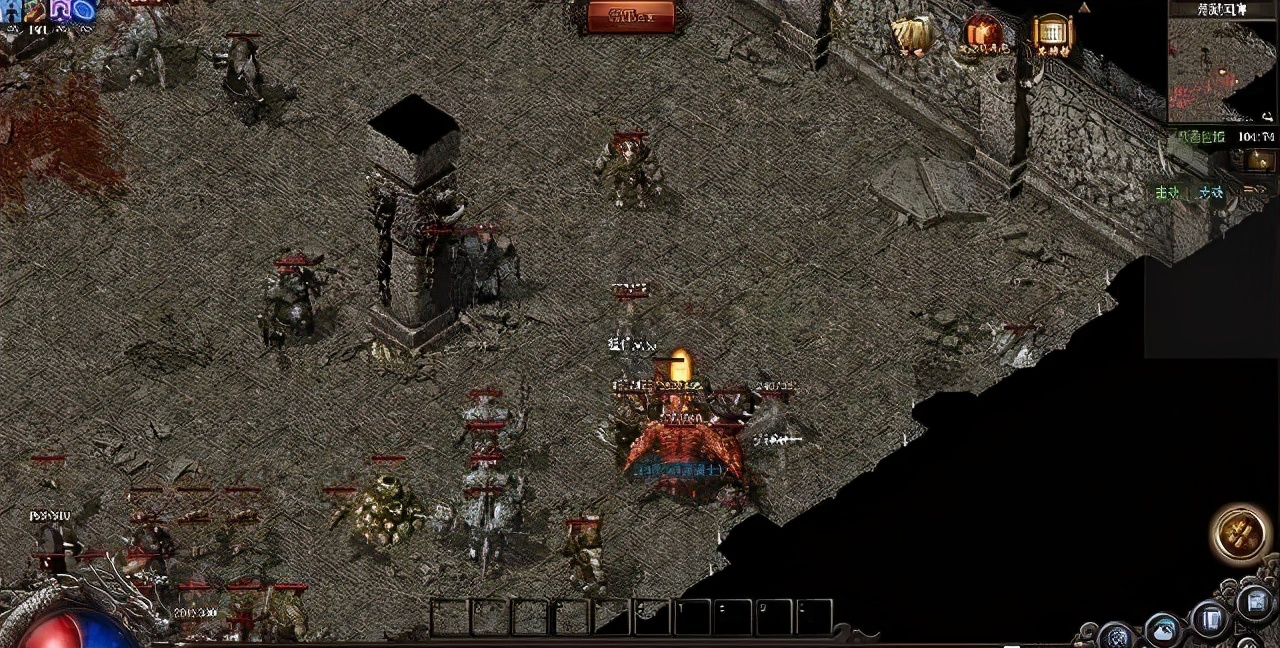This screenshot has height=648, width=1280.
Task: Click the red banner button at top center
Action: pos(631,15)
